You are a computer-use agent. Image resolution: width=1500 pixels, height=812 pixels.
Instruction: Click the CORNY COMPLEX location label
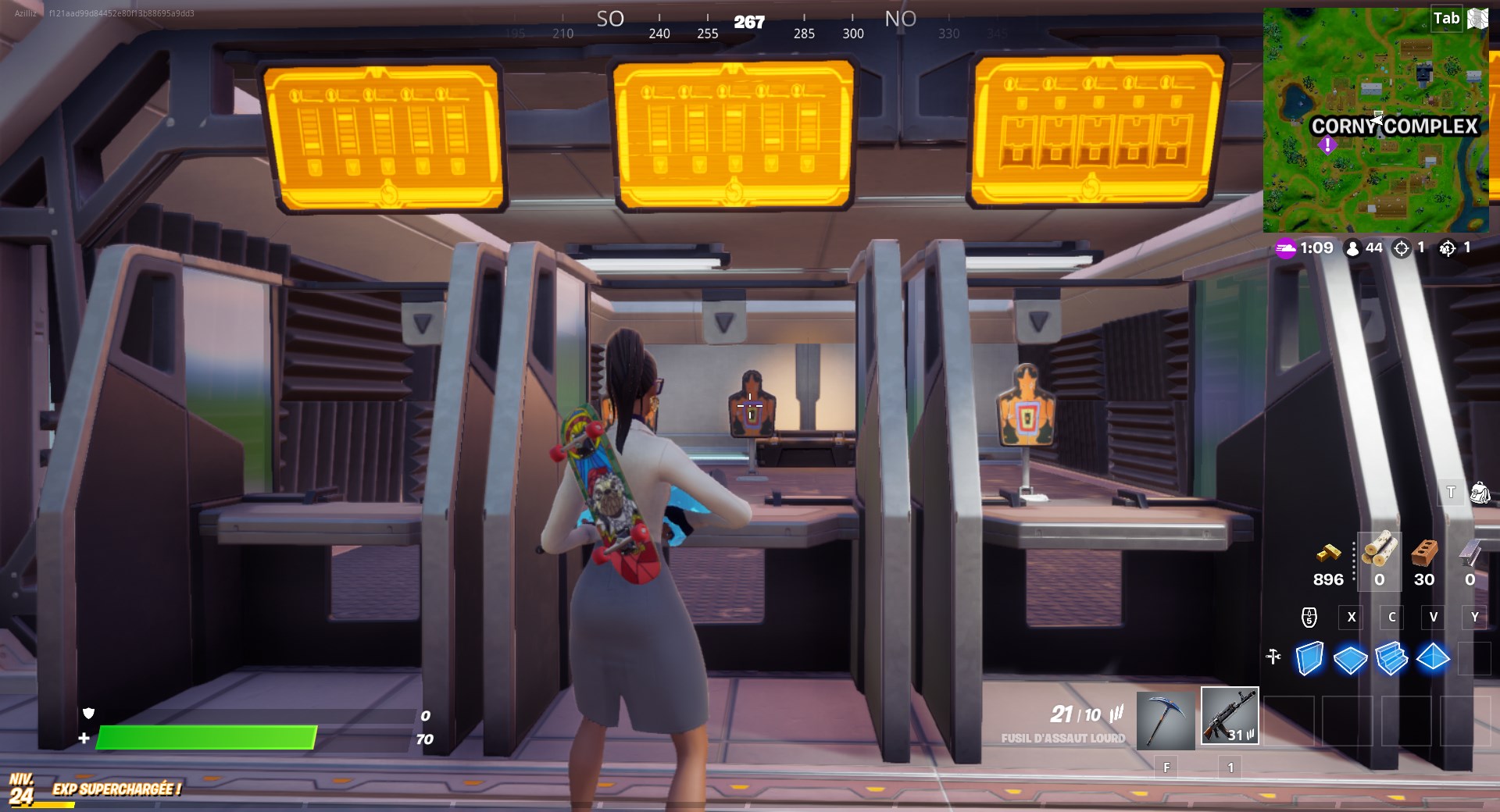pyautogui.click(x=1395, y=124)
